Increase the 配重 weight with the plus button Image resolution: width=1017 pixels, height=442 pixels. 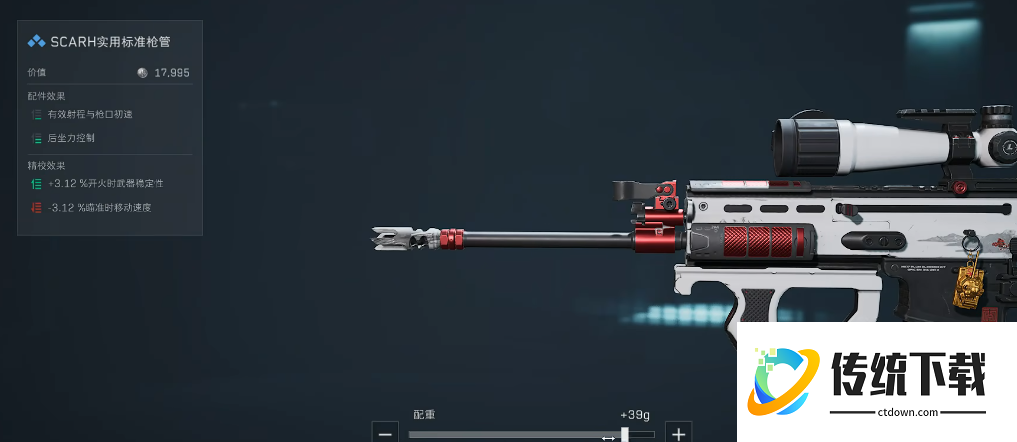679,433
